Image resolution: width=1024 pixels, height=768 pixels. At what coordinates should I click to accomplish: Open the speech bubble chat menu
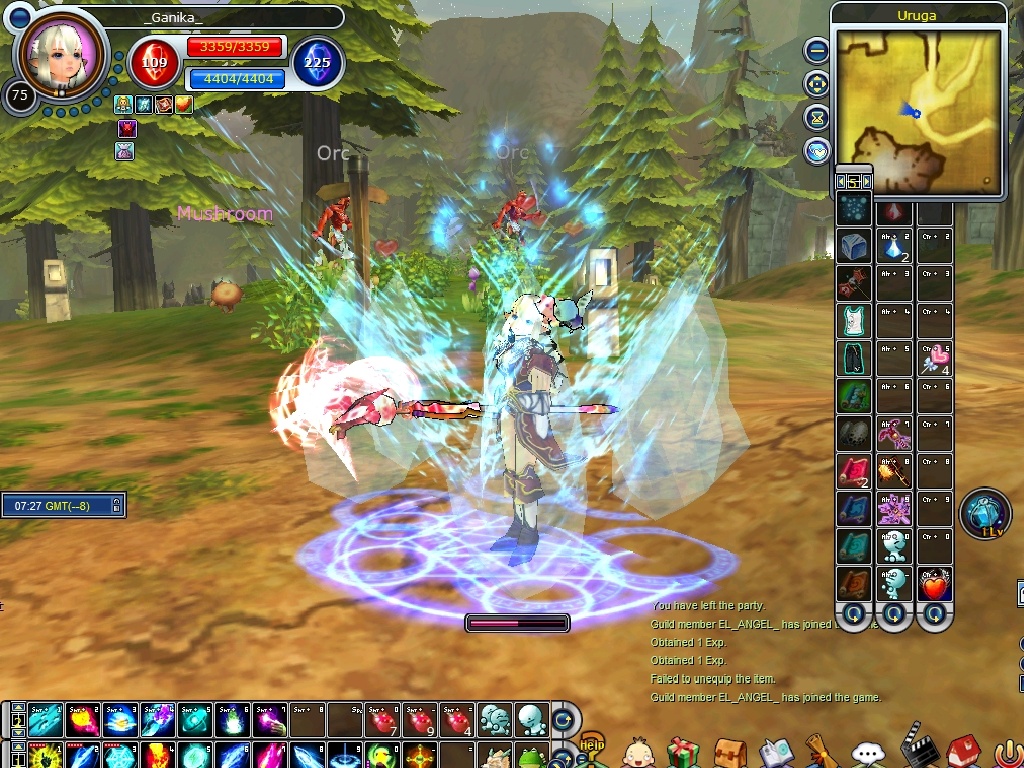pos(867,753)
